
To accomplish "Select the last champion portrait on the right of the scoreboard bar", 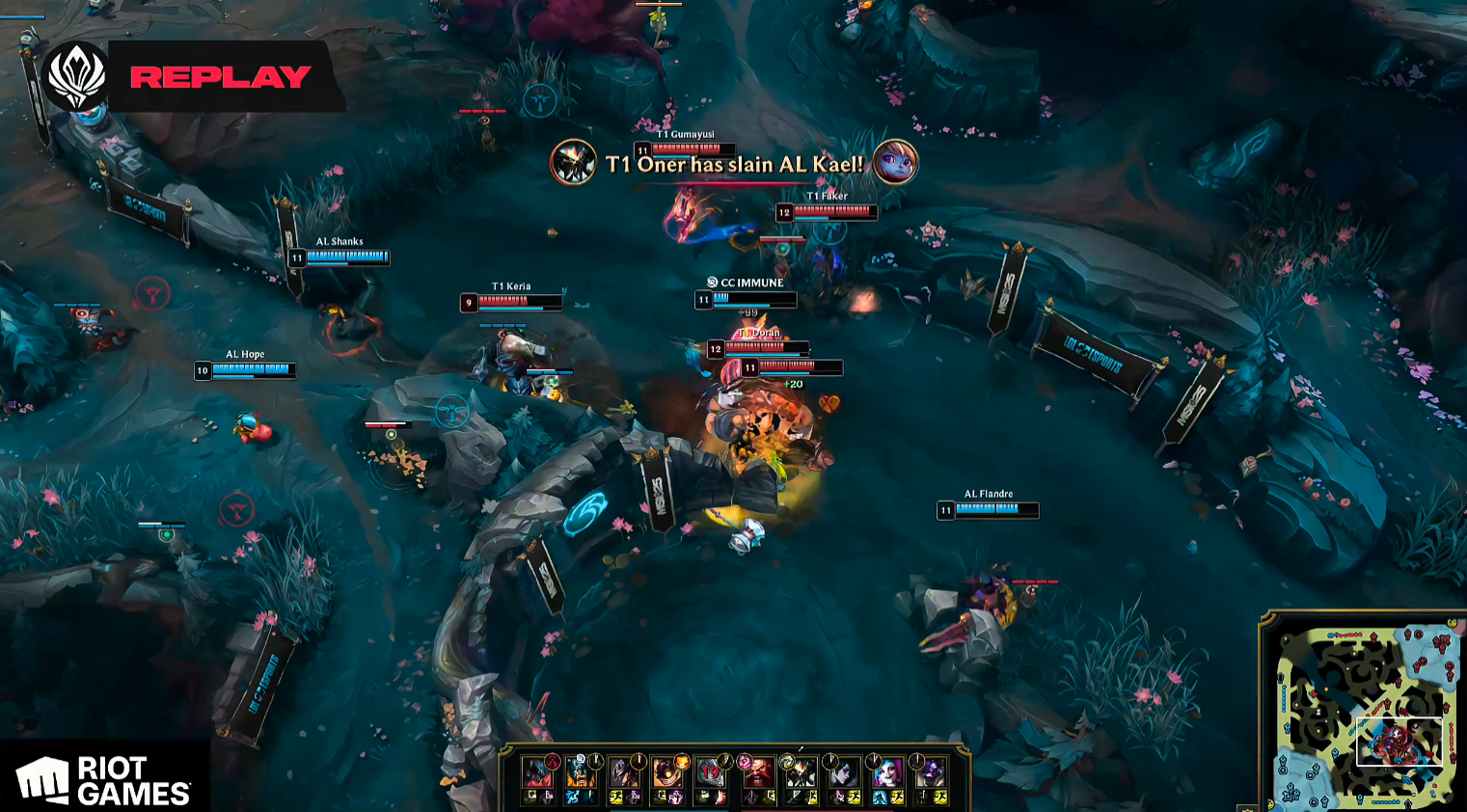I will click(932, 773).
